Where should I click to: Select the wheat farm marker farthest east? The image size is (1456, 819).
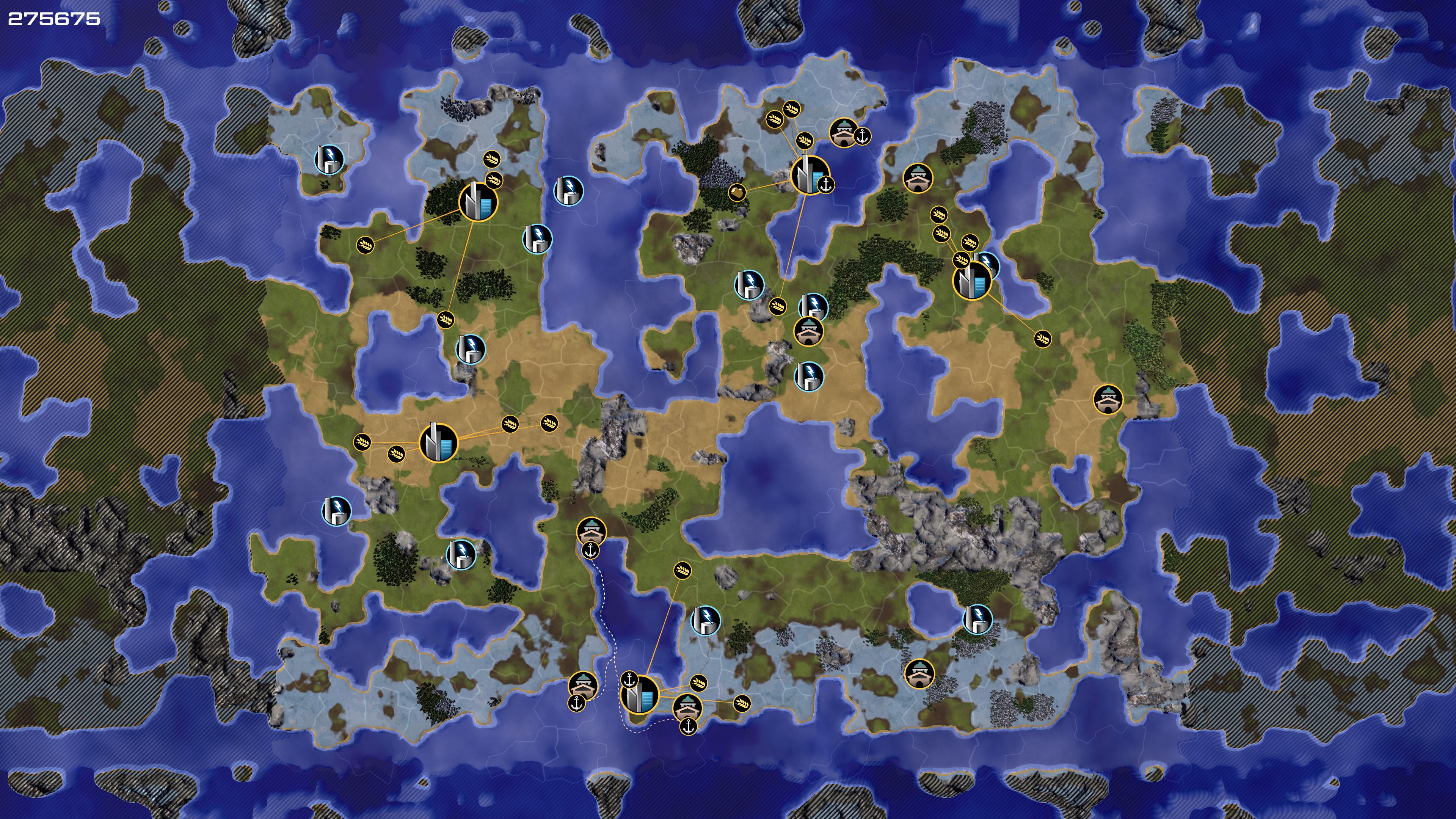point(1042,339)
